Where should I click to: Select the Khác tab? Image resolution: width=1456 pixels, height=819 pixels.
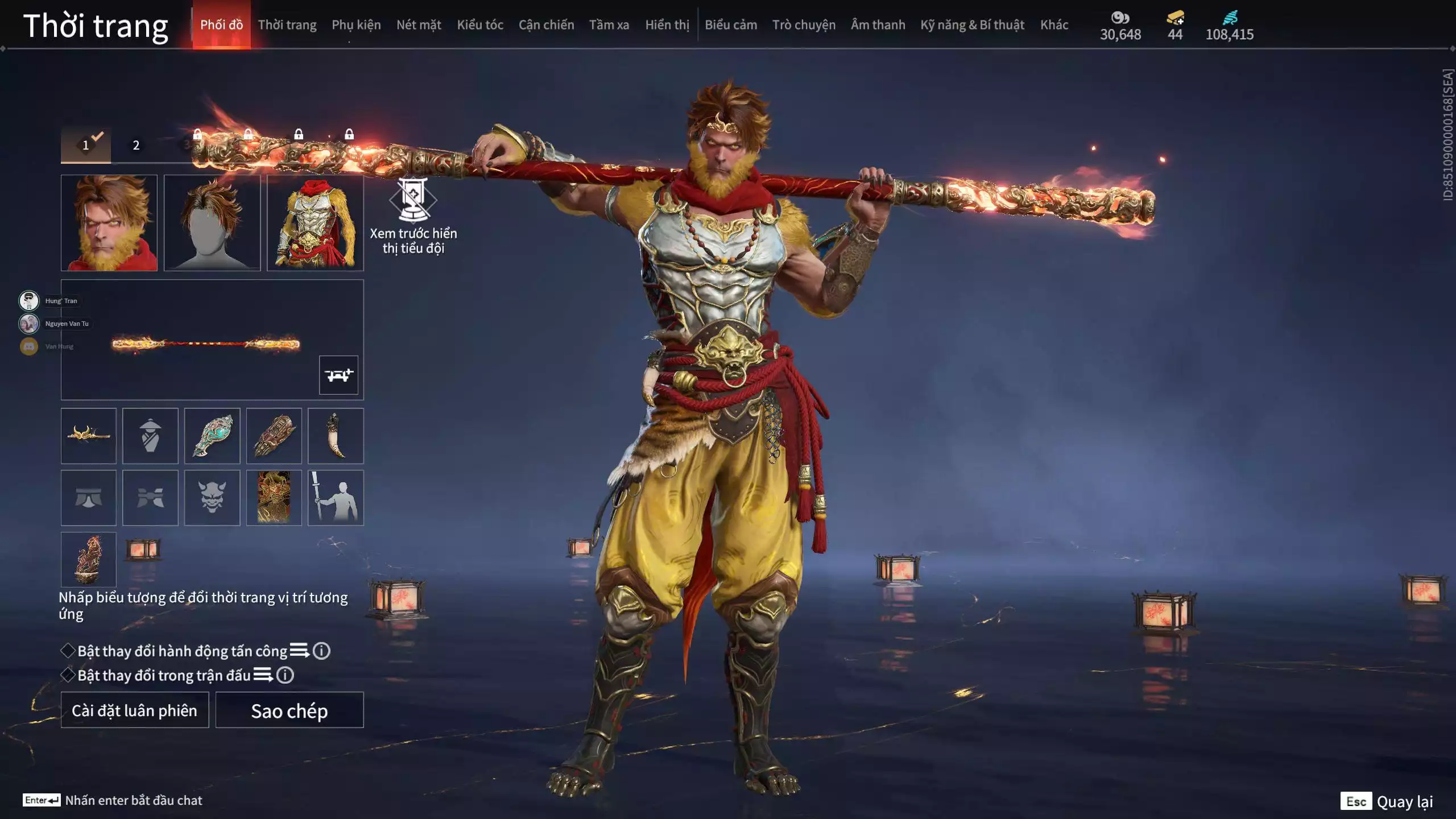click(x=1054, y=25)
